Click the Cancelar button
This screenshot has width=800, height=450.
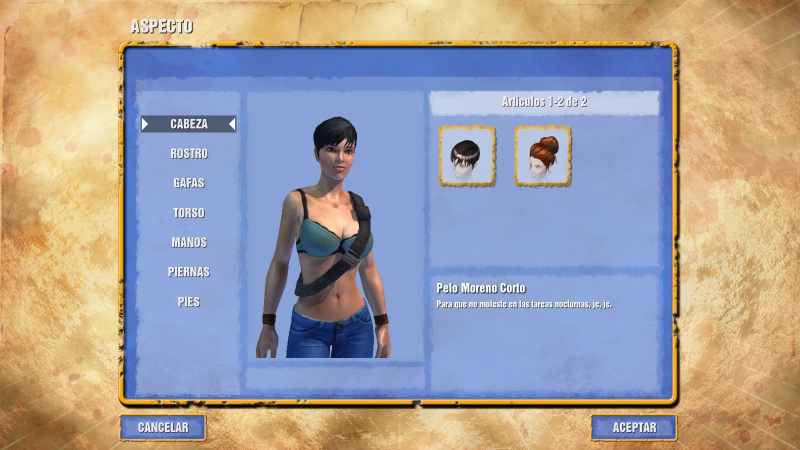163,427
